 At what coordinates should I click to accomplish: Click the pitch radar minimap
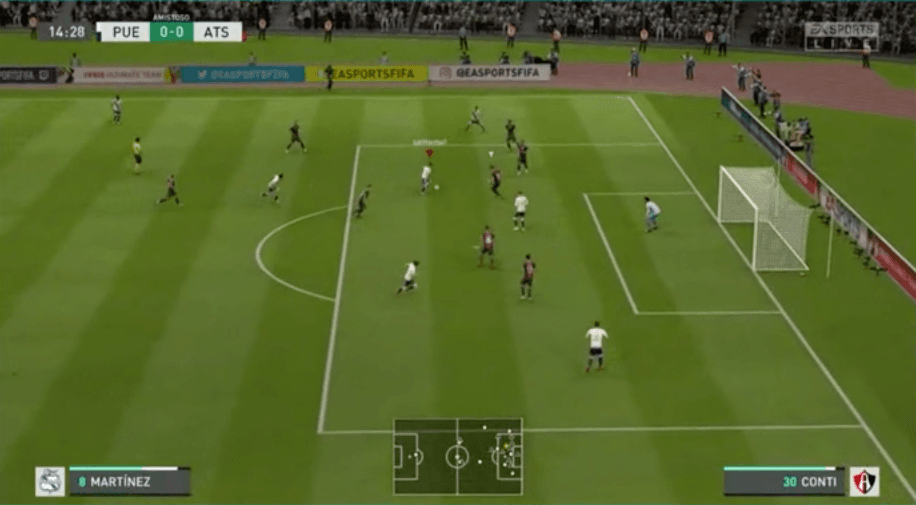(457, 456)
